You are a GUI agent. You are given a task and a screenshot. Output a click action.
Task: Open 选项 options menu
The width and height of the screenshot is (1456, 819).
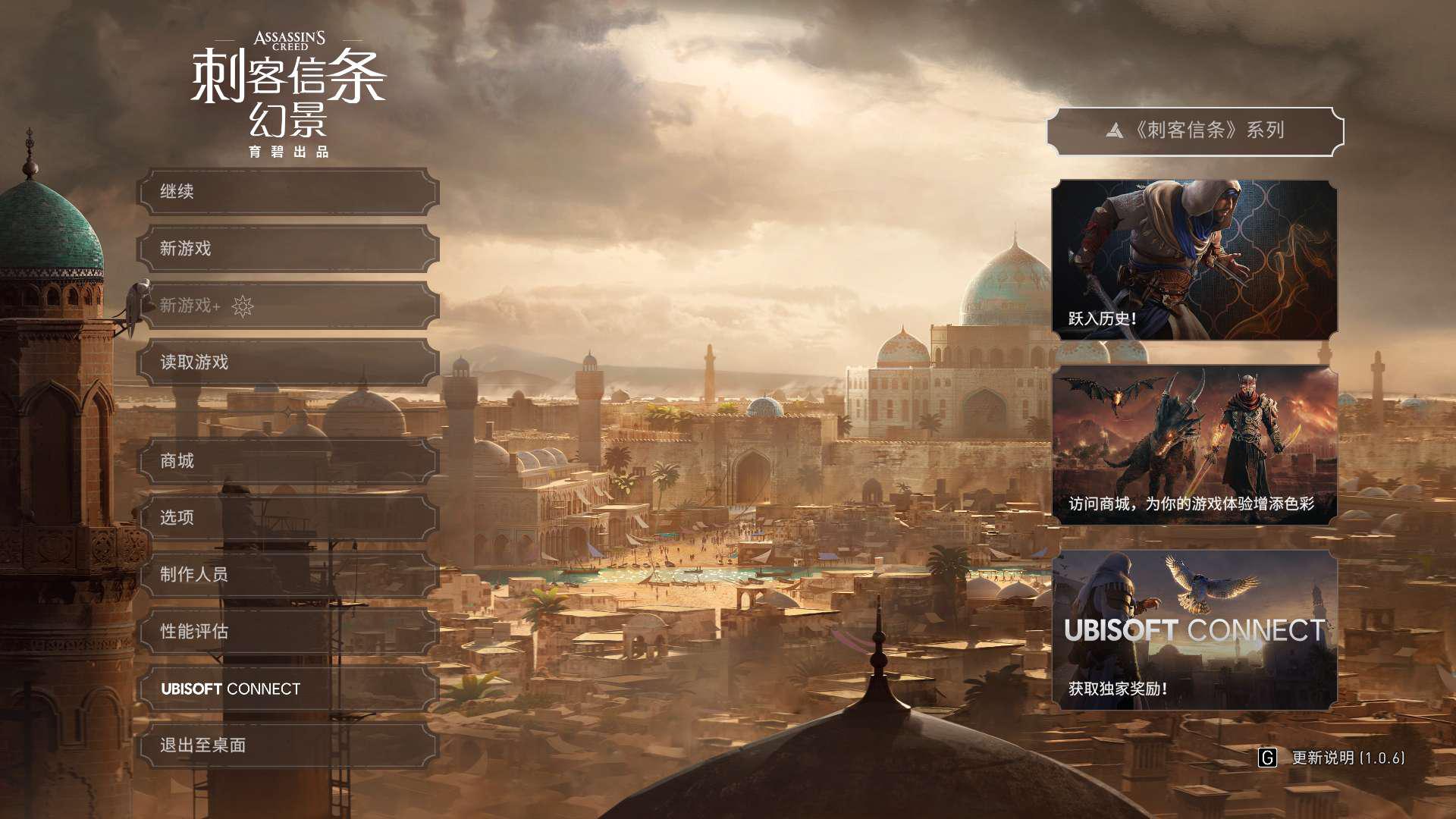point(288,518)
